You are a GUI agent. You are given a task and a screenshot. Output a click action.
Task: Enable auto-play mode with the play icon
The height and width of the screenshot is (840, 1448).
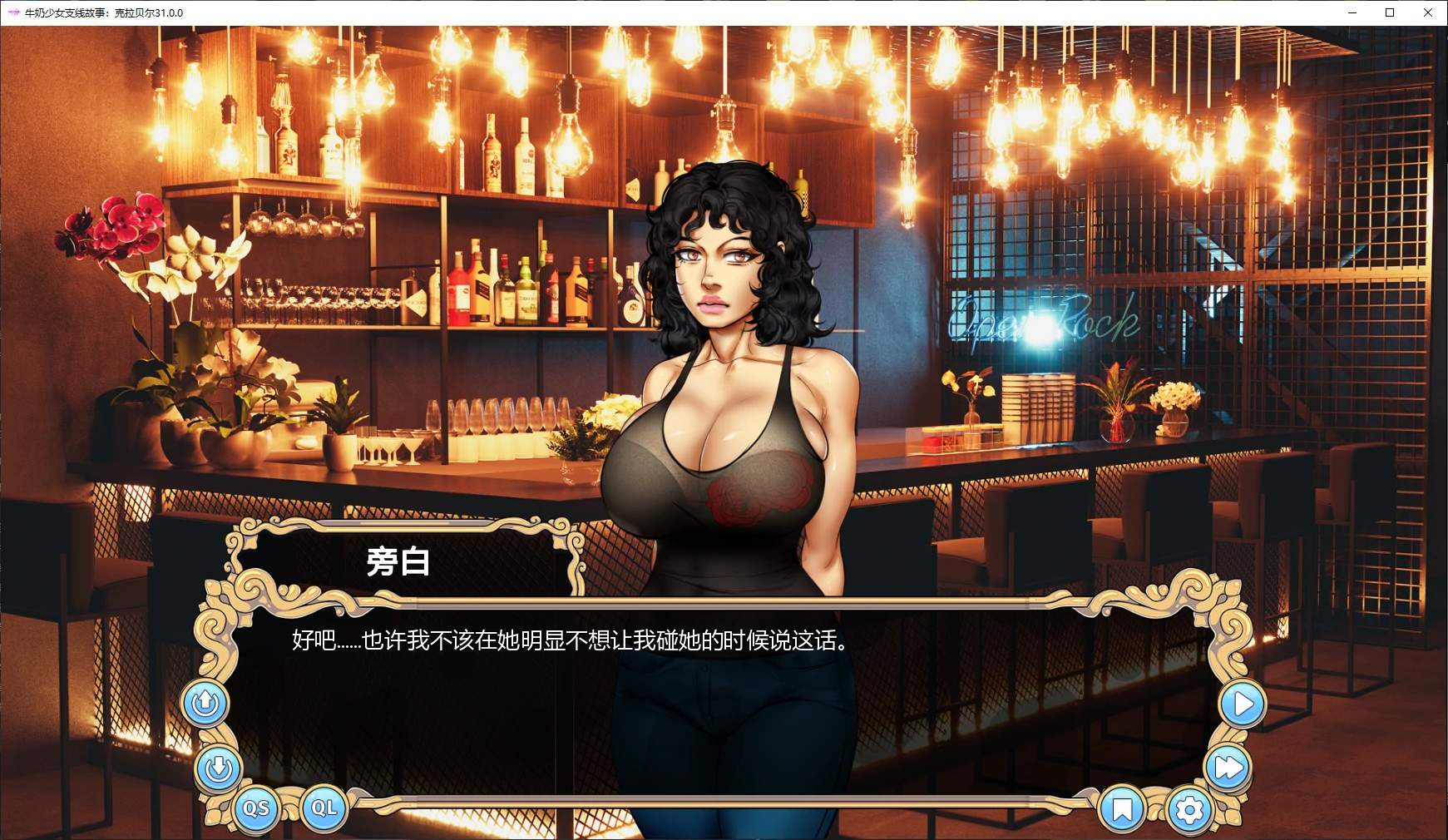coord(1242,703)
